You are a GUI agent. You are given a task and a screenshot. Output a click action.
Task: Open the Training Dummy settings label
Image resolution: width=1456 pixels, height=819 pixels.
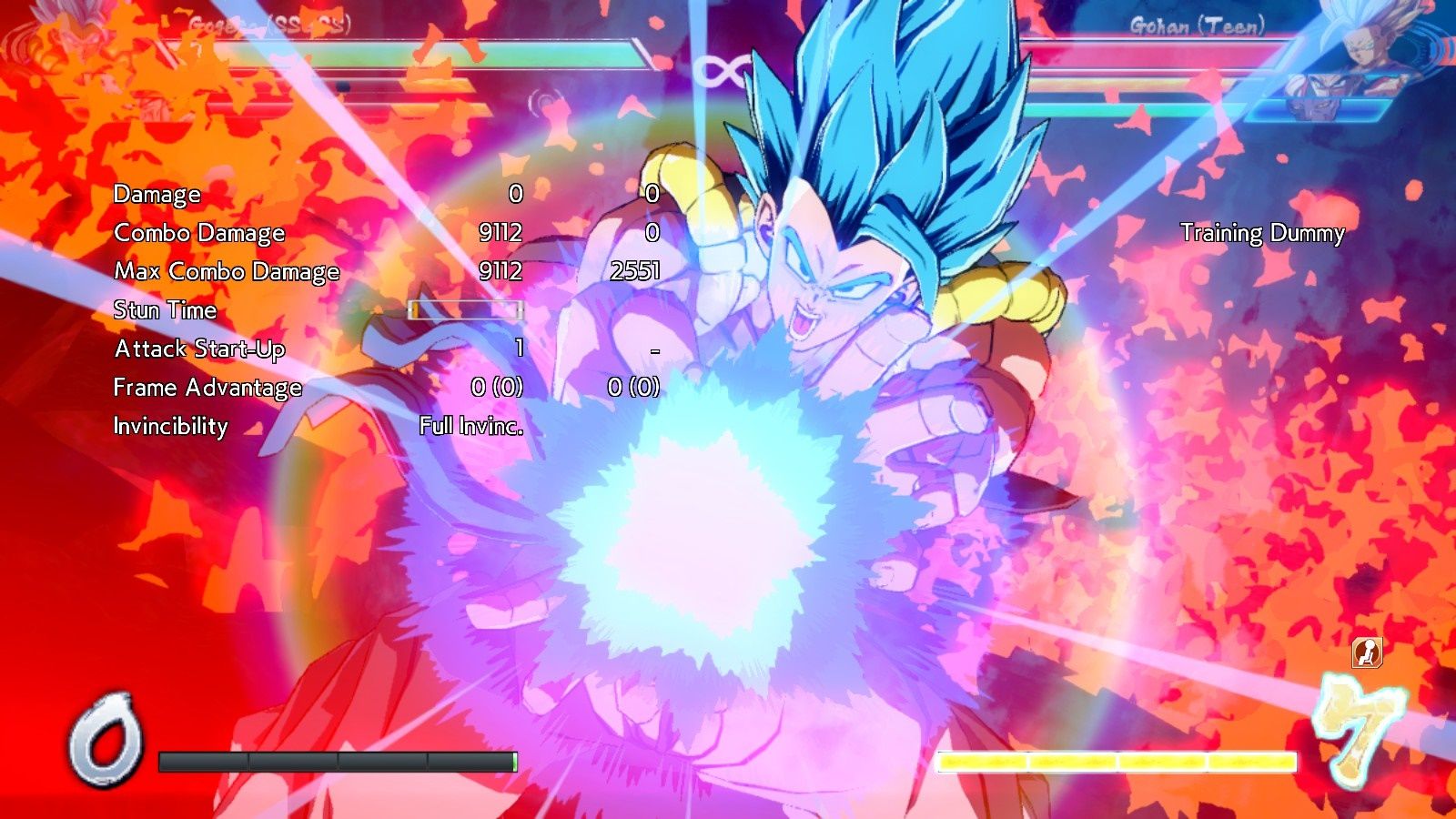click(x=1262, y=233)
